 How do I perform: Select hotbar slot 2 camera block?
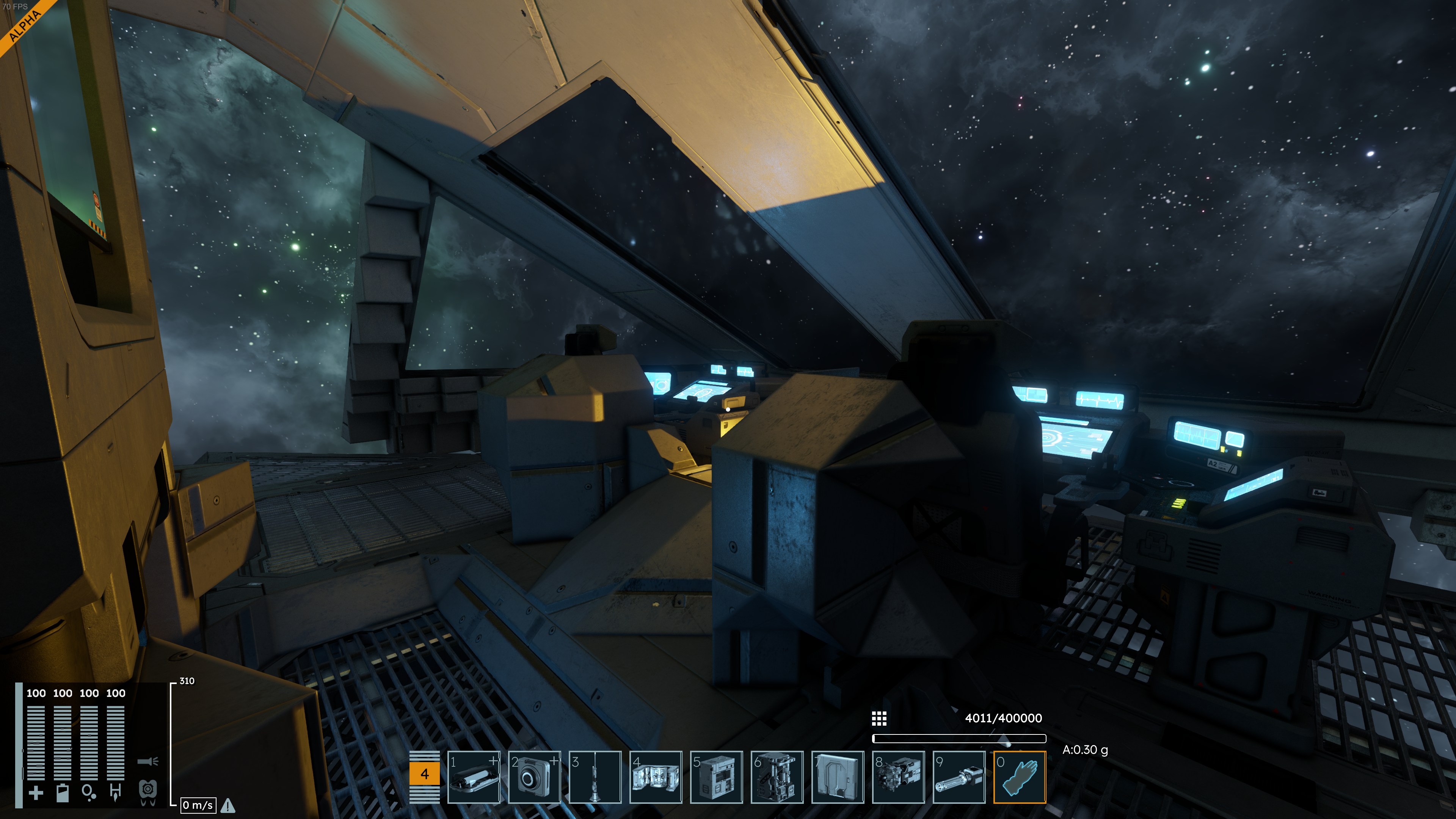coord(534,777)
